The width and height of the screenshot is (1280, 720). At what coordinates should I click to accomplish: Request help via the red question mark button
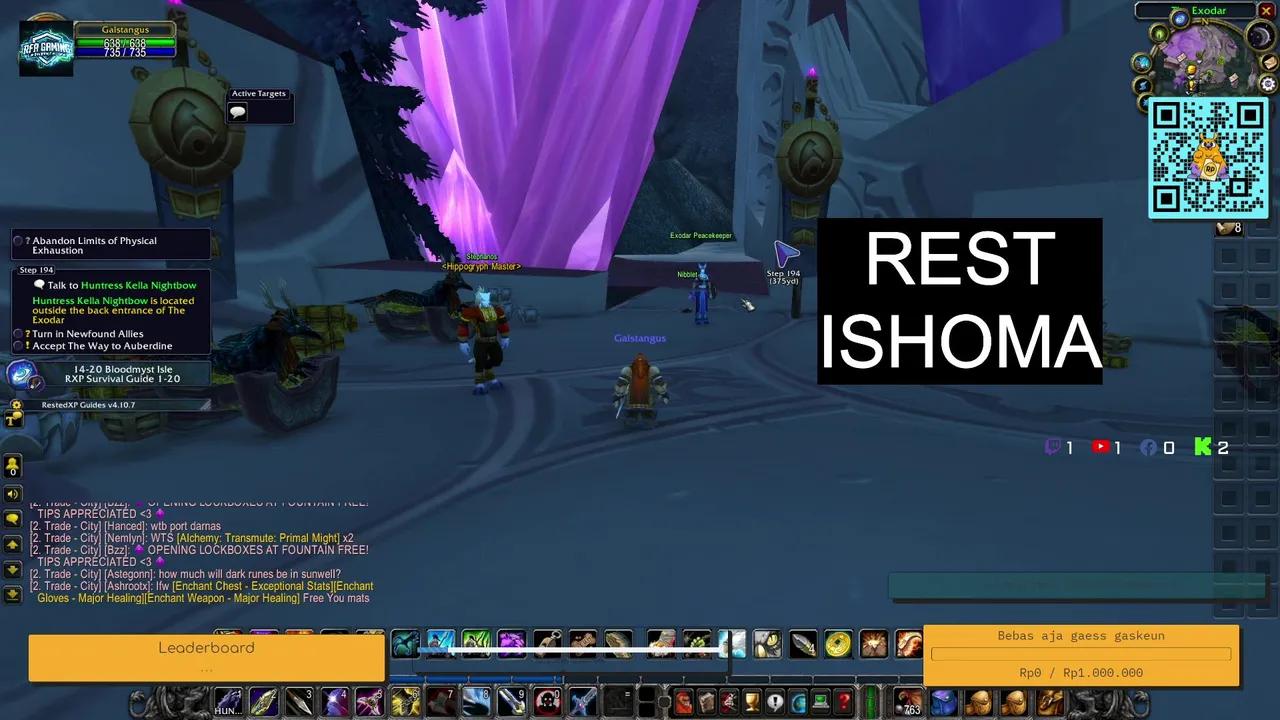pos(841,702)
